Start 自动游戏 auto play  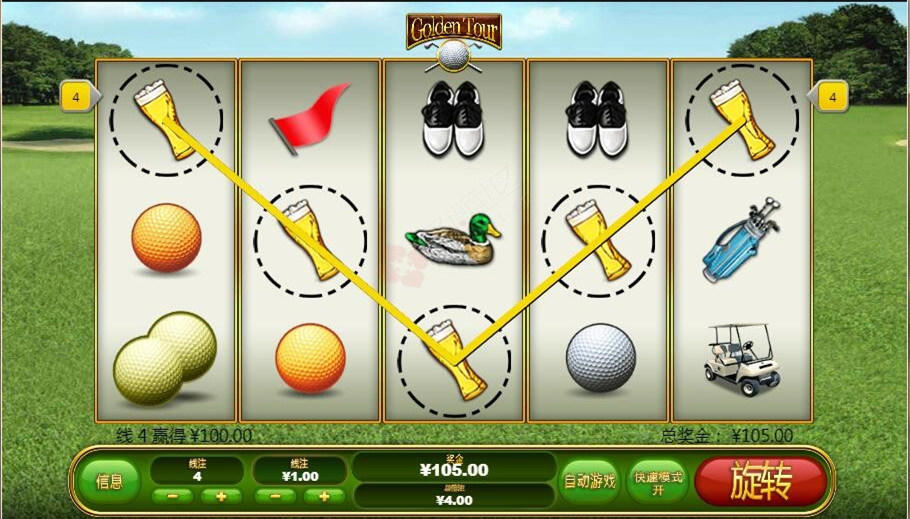tap(589, 481)
